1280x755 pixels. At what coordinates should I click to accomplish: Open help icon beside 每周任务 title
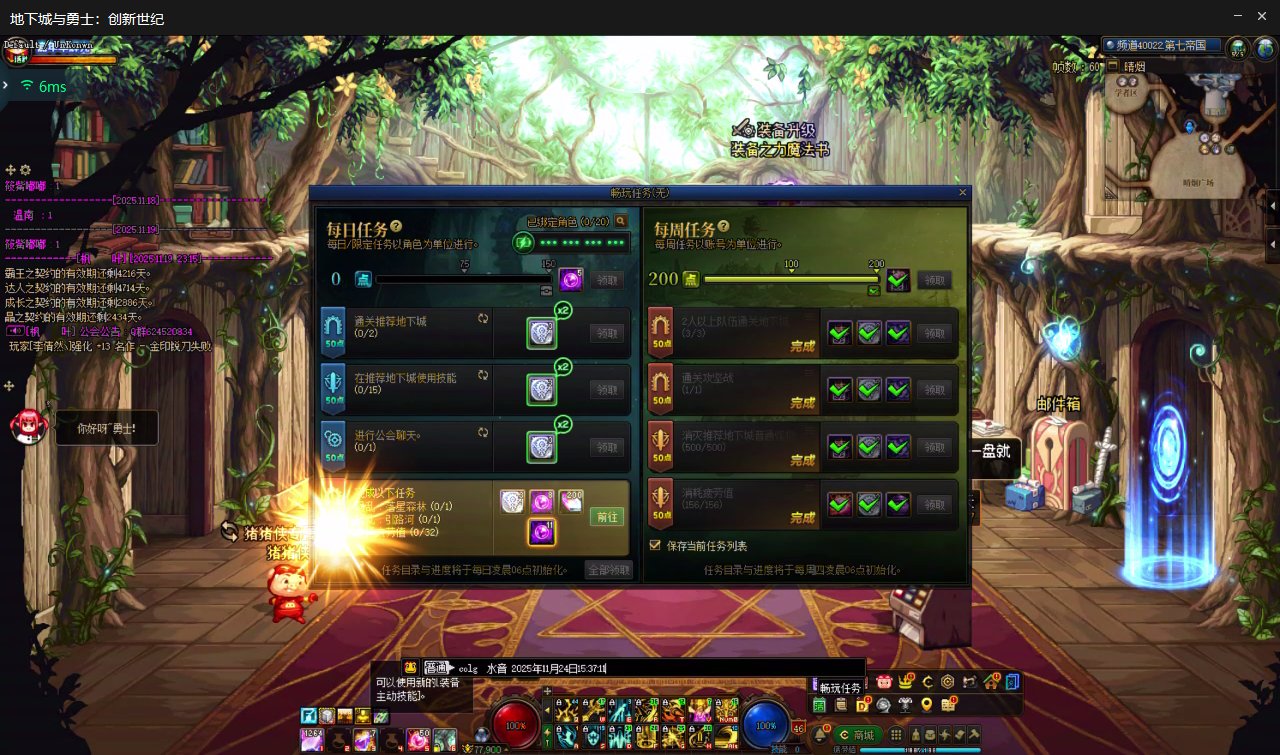[x=723, y=227]
